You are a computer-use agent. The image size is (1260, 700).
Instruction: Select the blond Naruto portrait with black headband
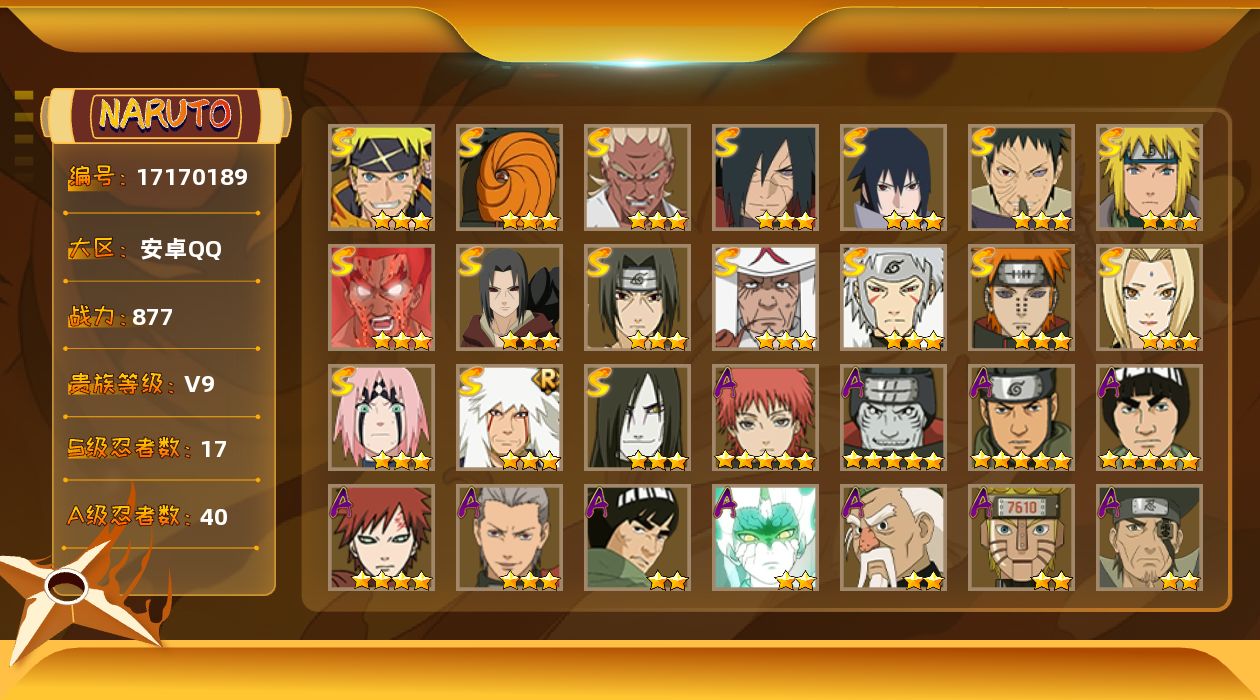pyautogui.click(x=381, y=177)
